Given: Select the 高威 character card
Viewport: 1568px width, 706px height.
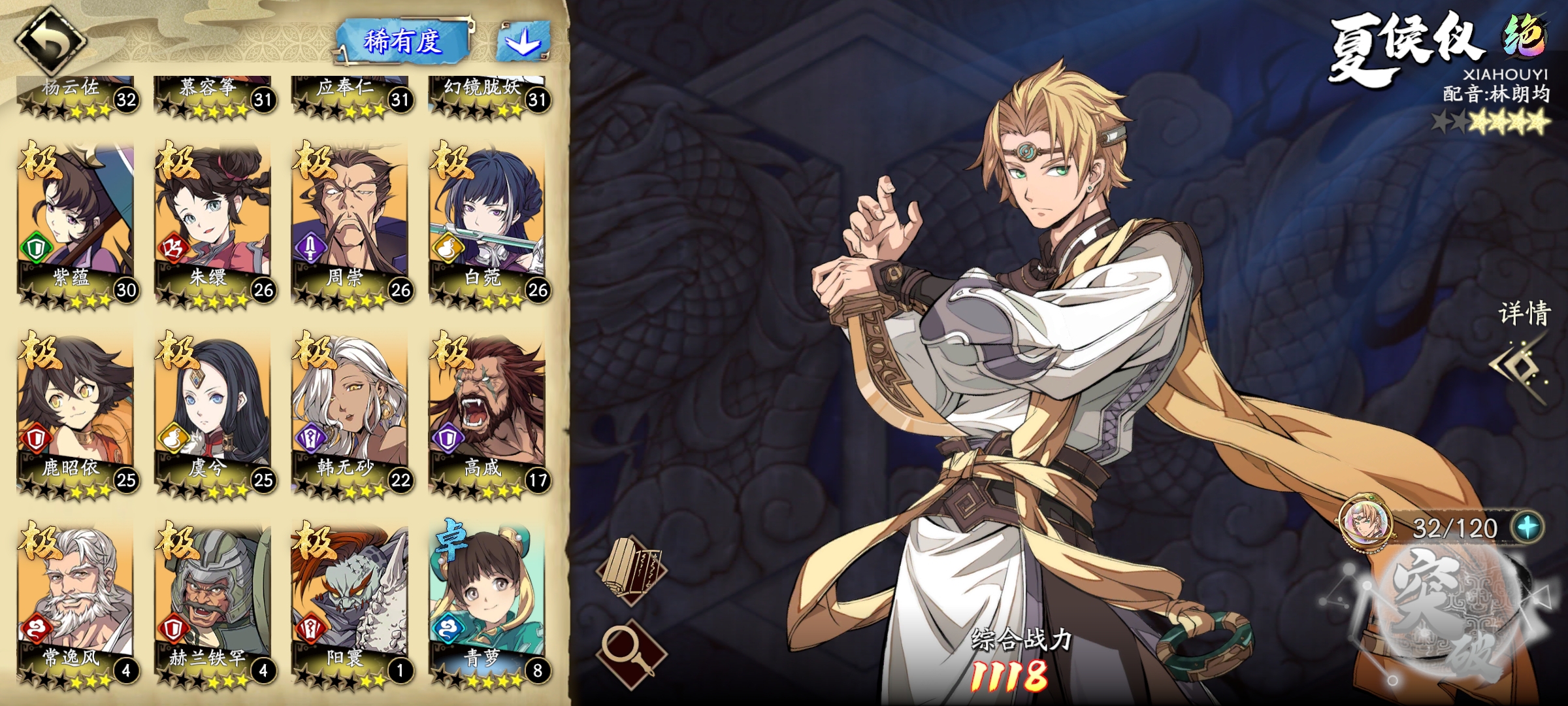Looking at the screenshot, I should (x=487, y=413).
